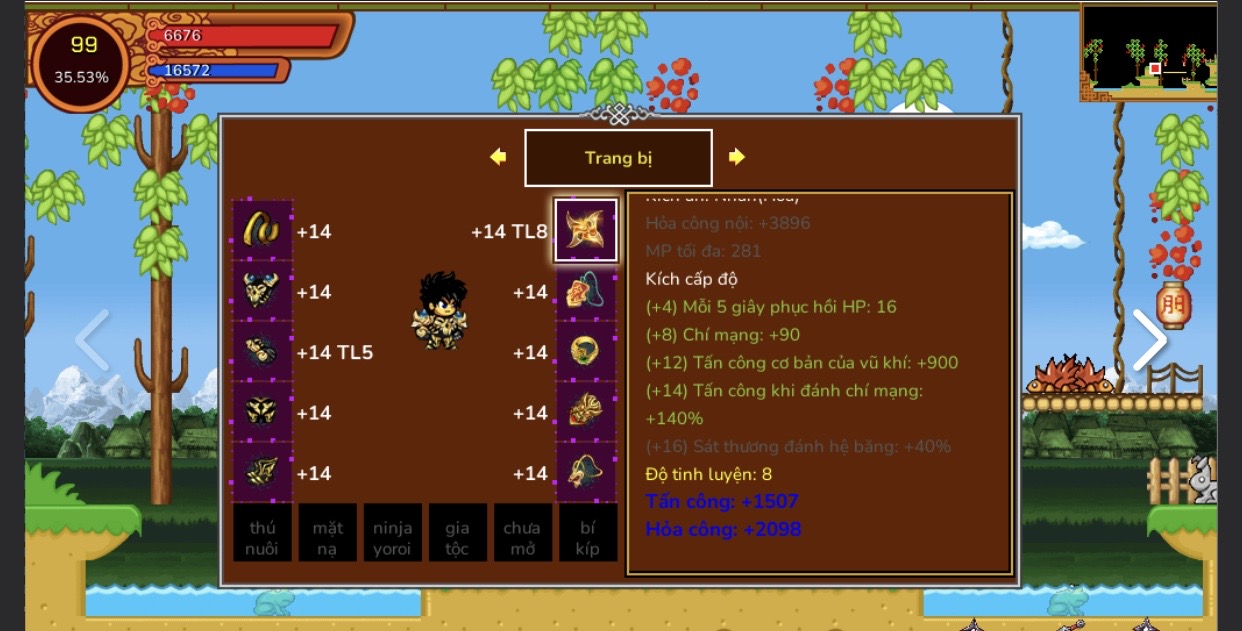Select the round green jade charm slot

[x=586, y=352]
